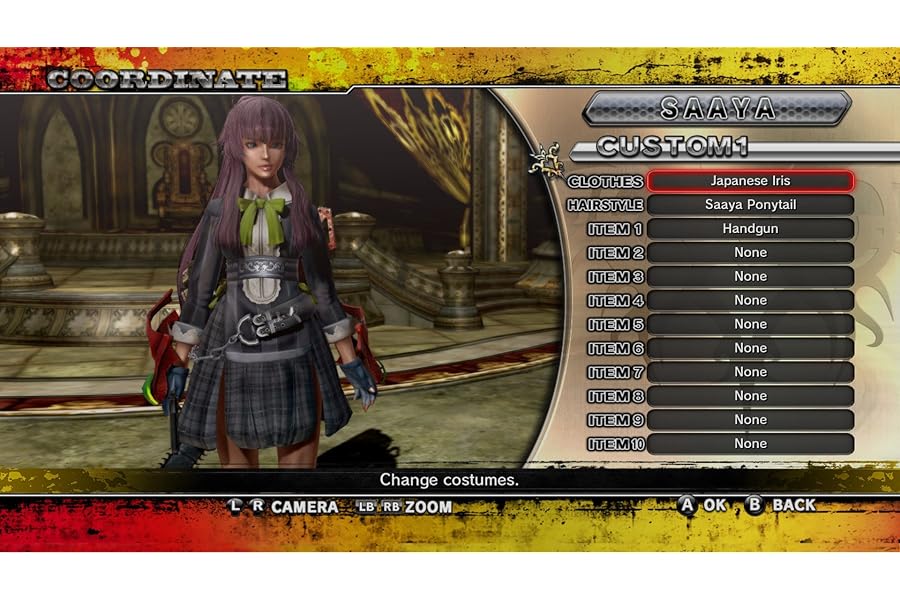The height and width of the screenshot is (600, 900).
Task: Click the Custom1 preset header
Action: pyautogui.click(x=673, y=147)
